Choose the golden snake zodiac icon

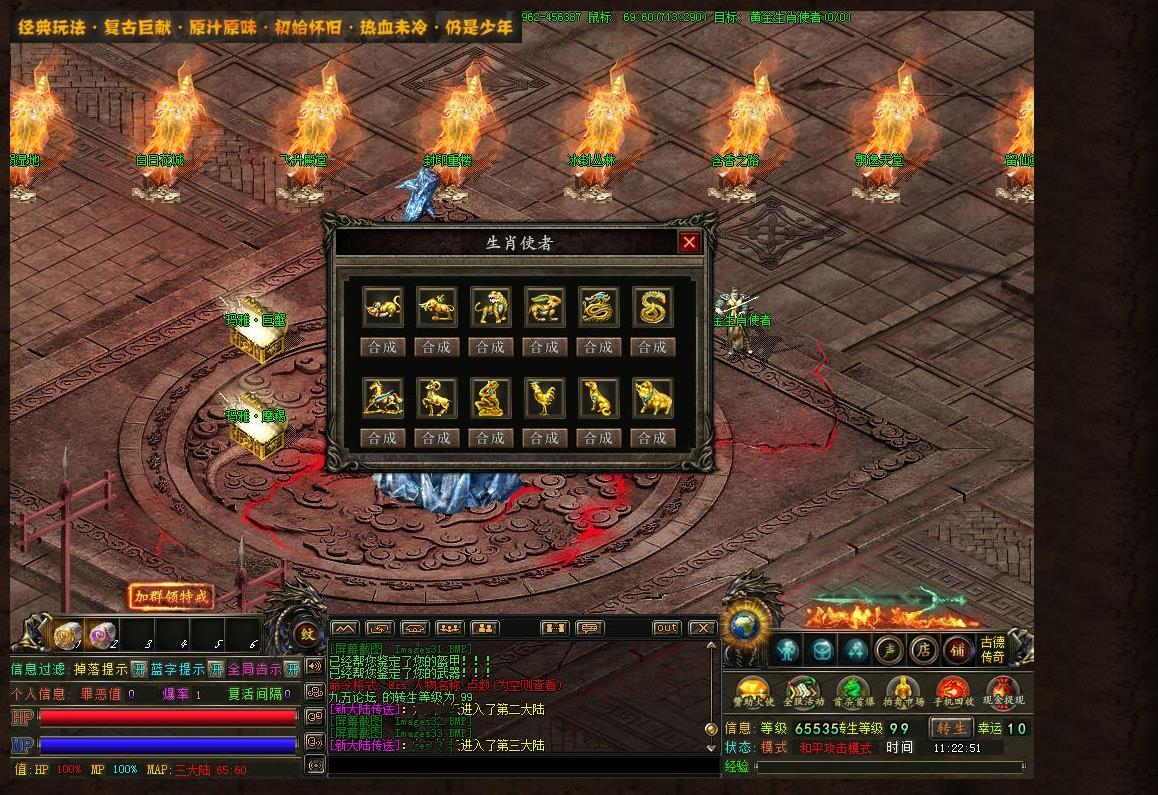click(652, 308)
